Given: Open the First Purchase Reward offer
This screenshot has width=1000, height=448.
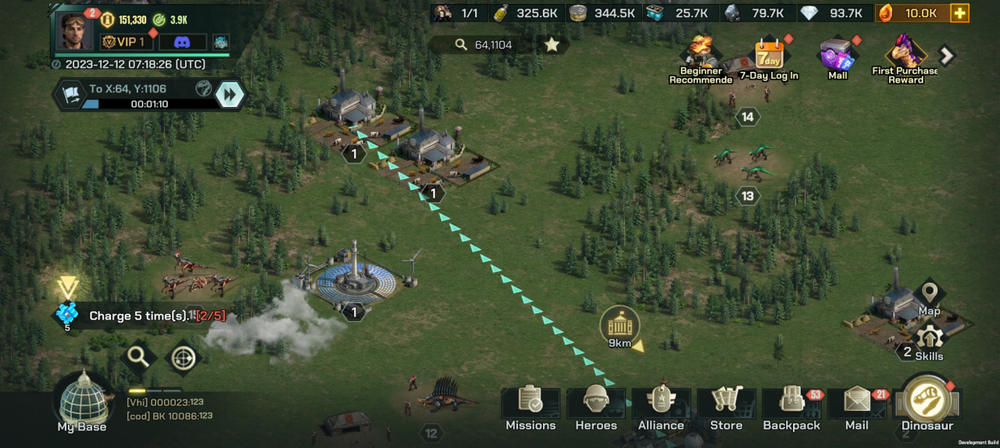Looking at the screenshot, I should [x=906, y=58].
